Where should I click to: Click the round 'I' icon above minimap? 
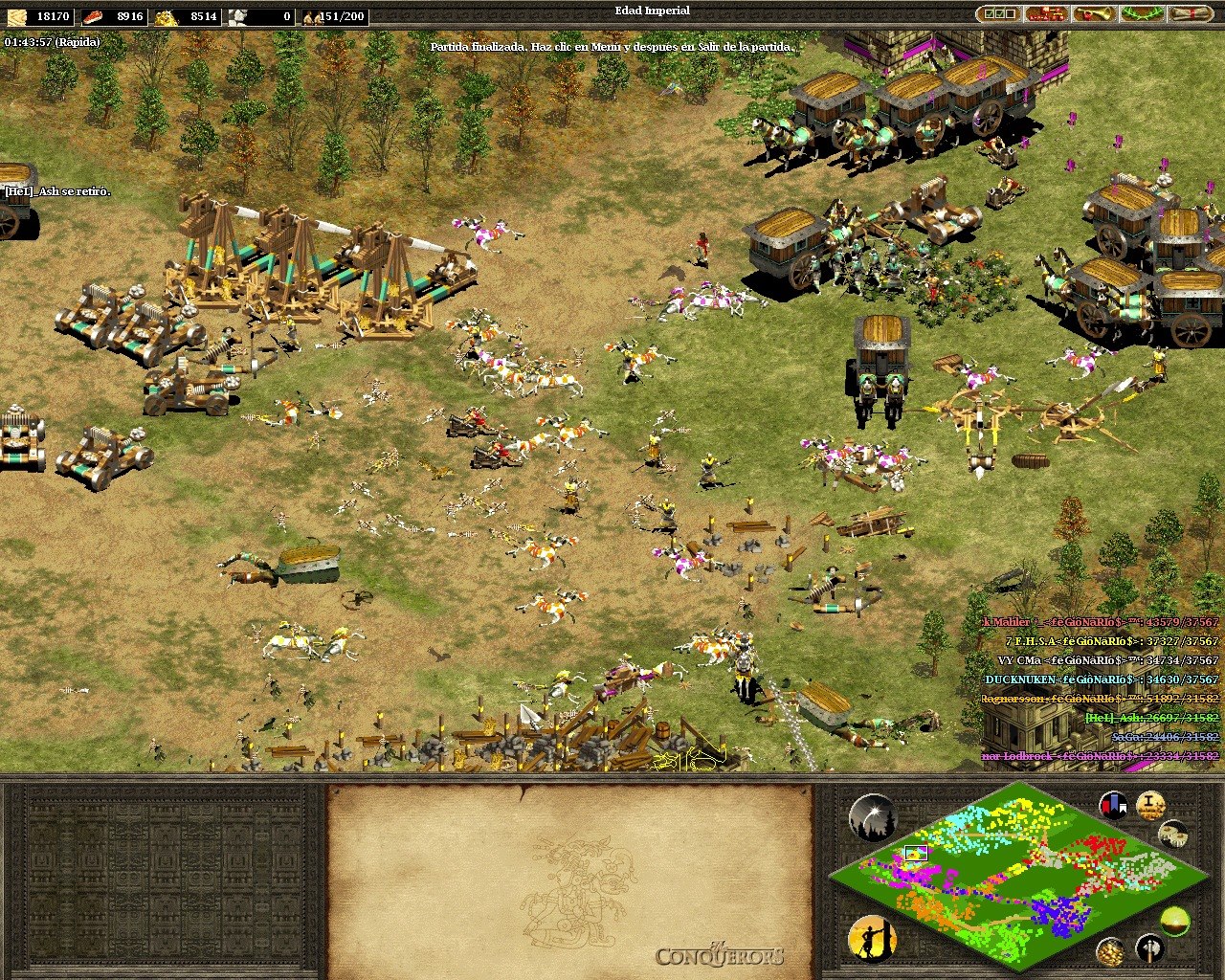point(1150,805)
